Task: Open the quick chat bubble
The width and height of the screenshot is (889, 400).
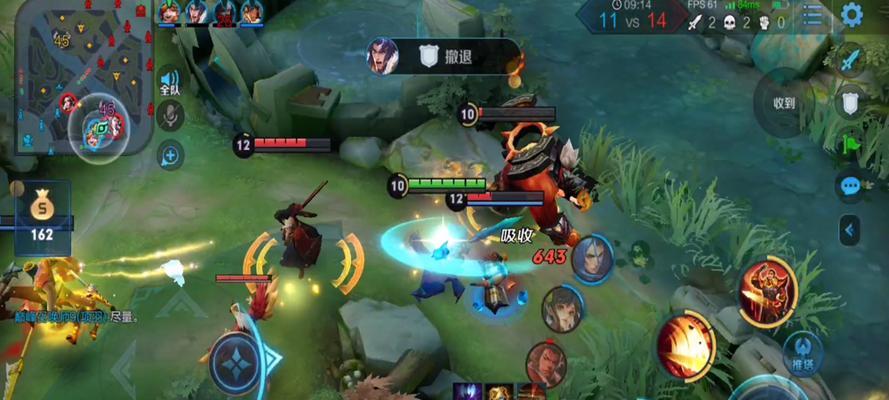Action: pyautogui.click(x=850, y=186)
